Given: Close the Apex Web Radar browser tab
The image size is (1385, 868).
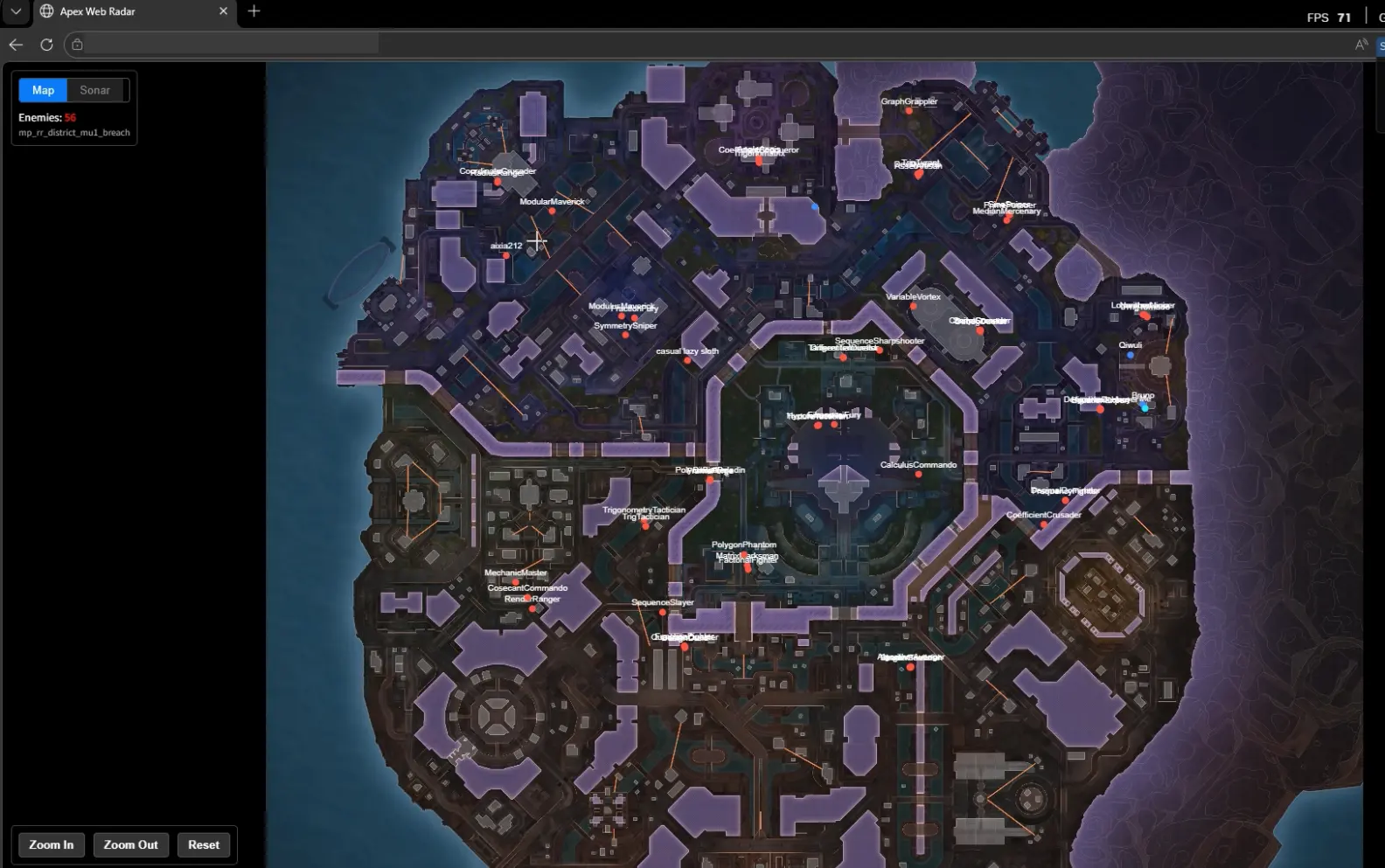Looking at the screenshot, I should [x=223, y=11].
